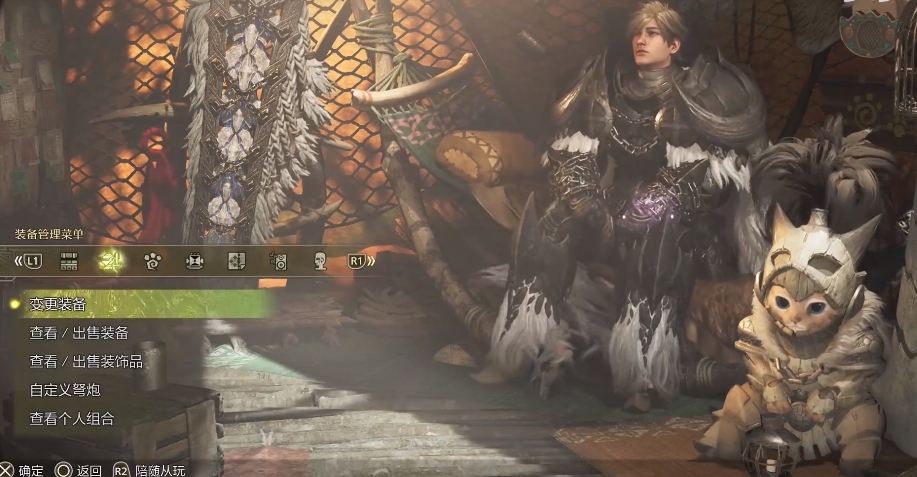917x477 pixels.
Task: Open the armor chest piece tab
Action: (x=195, y=262)
